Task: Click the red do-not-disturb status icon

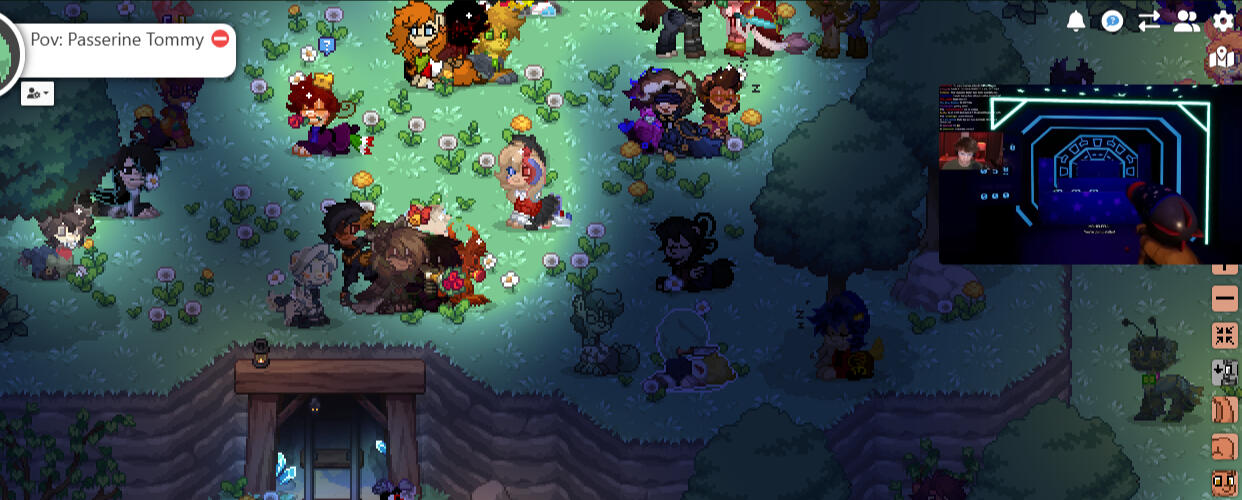Action: point(221,39)
